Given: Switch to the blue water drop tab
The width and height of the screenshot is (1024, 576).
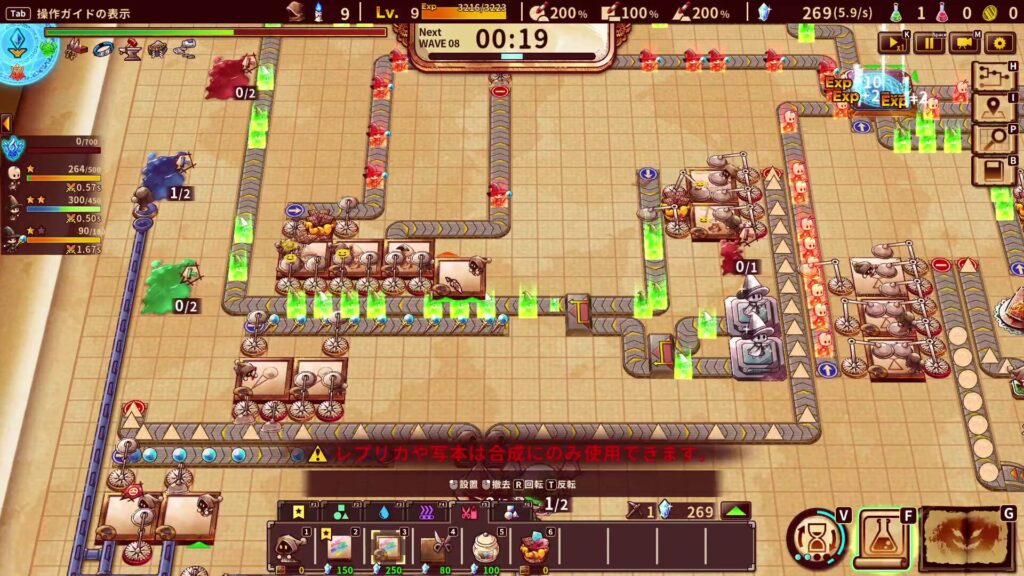Looking at the screenshot, I should click(x=385, y=512).
